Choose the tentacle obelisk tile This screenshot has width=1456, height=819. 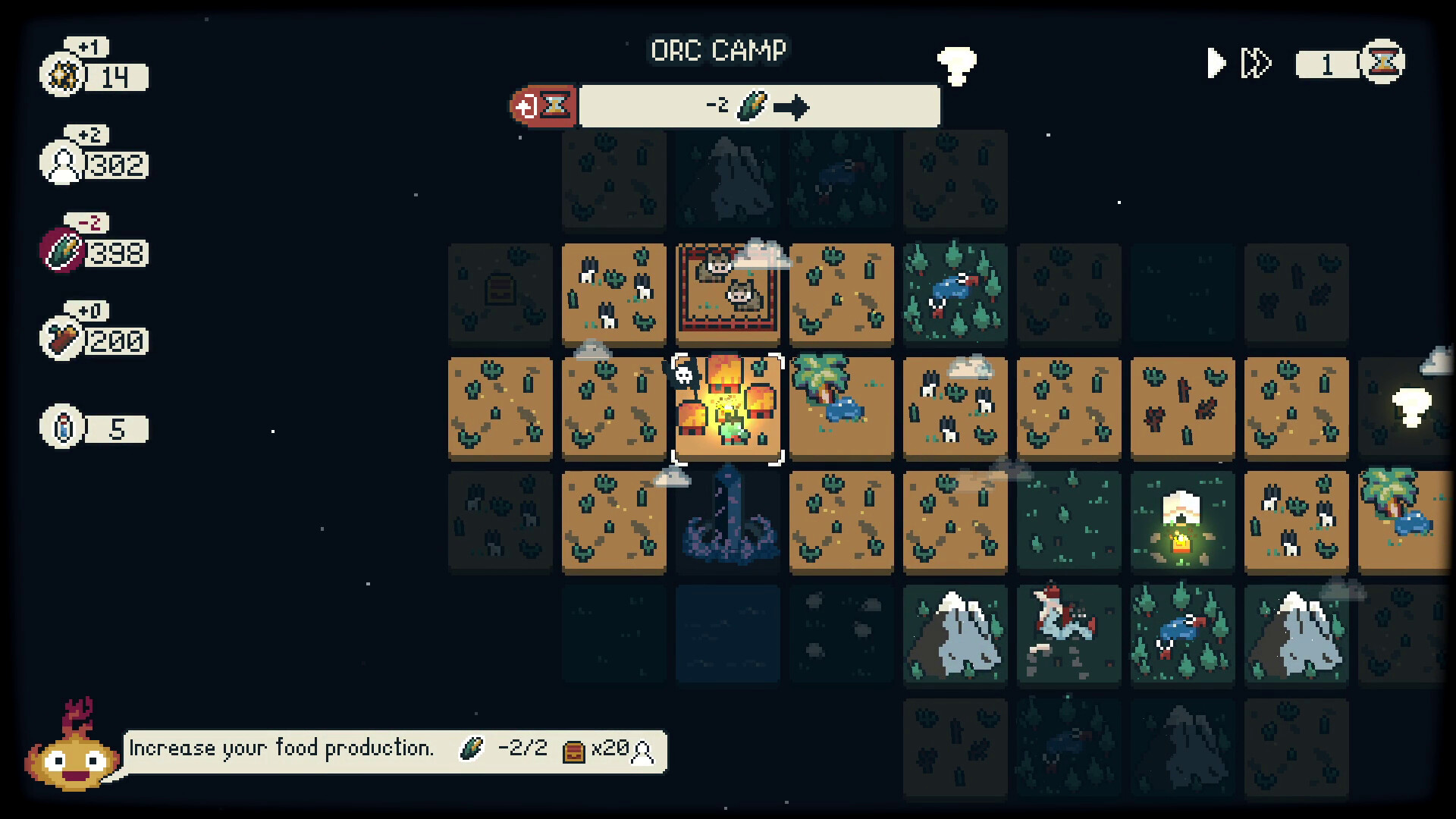[727, 521]
